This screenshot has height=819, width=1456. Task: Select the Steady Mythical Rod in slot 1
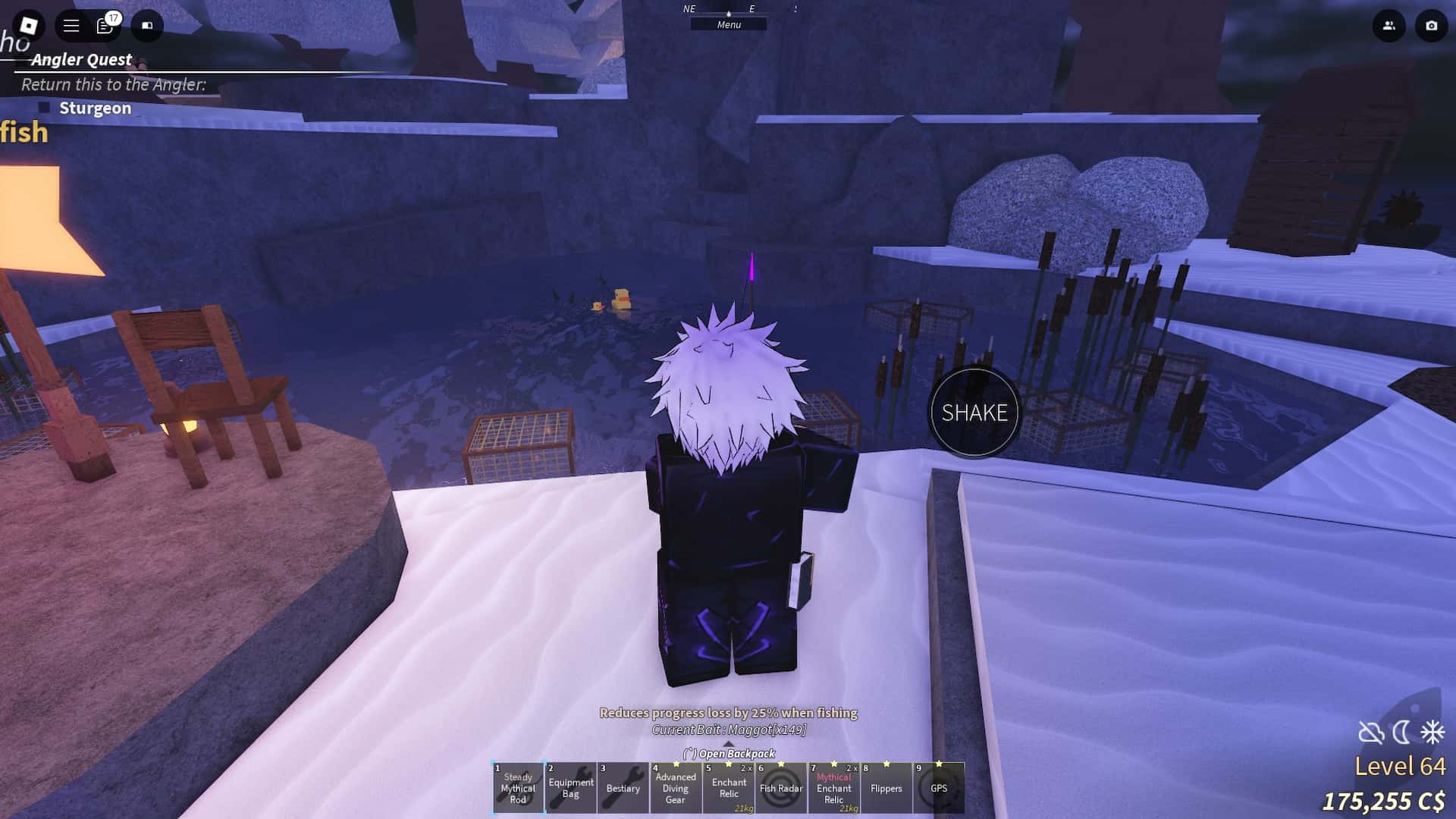pos(518,789)
